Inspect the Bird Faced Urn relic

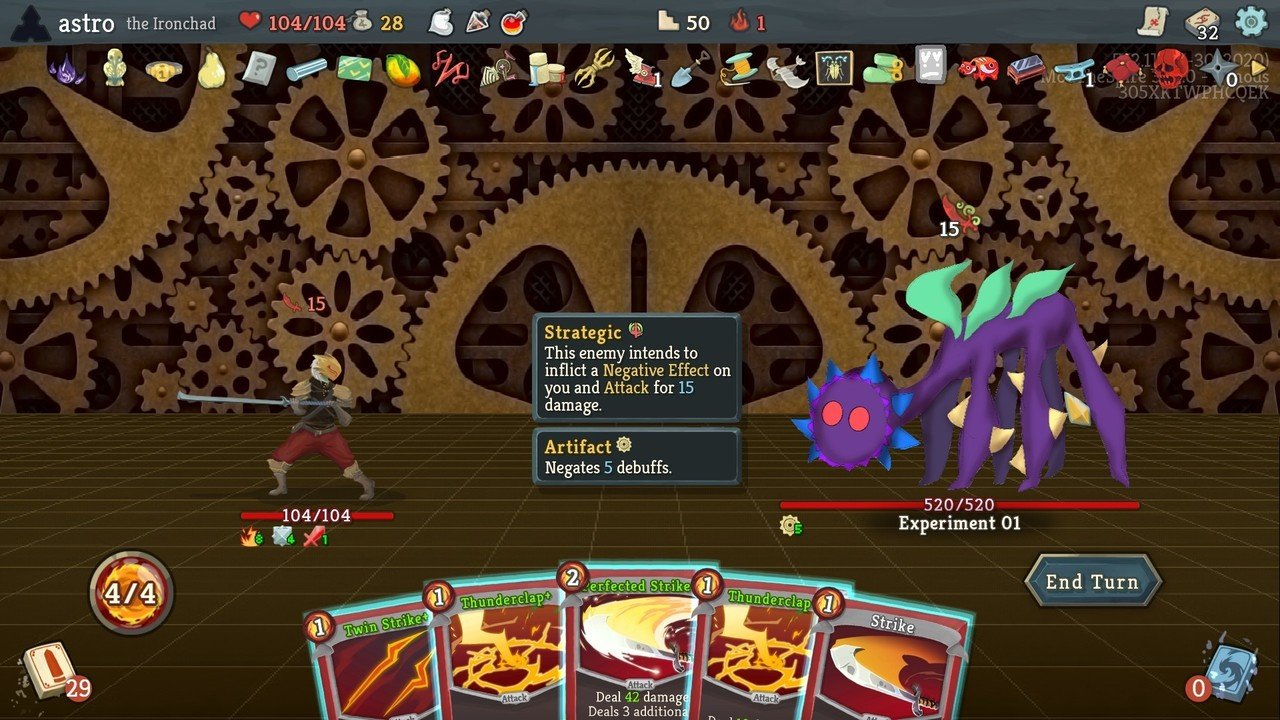(113, 72)
